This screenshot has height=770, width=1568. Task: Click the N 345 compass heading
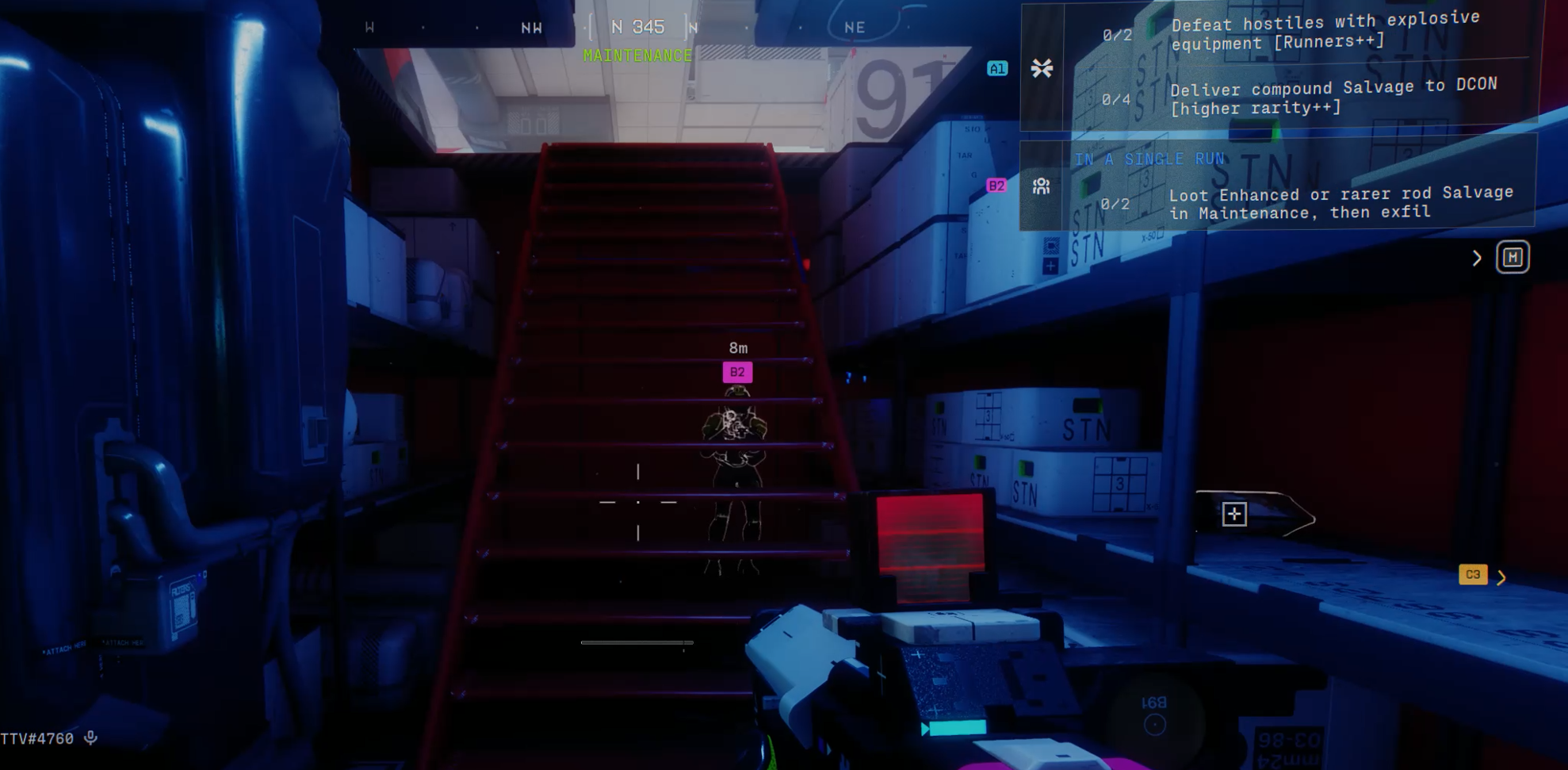637,27
